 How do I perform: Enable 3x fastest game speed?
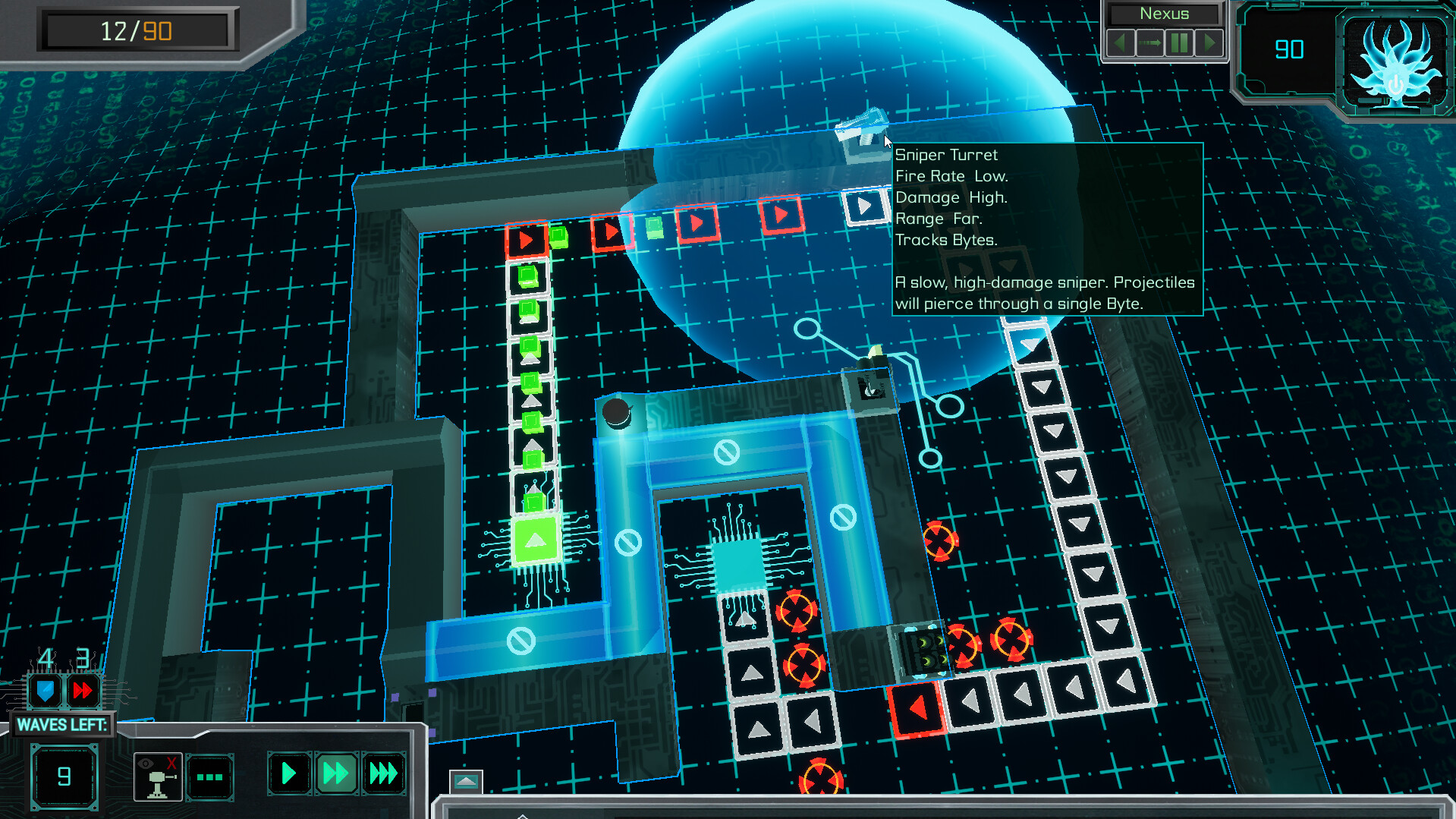pyautogui.click(x=382, y=774)
